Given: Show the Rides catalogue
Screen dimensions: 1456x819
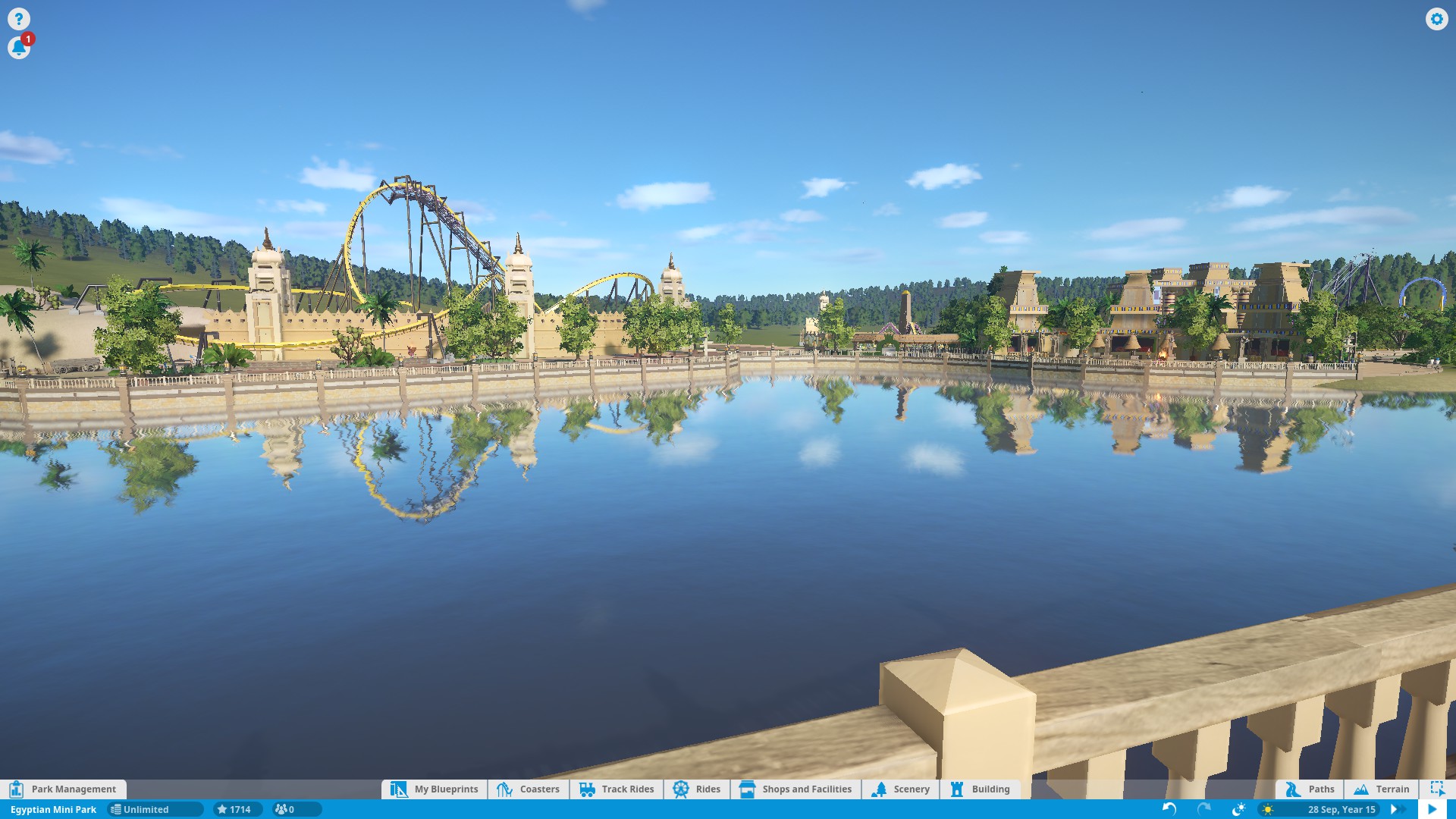Looking at the screenshot, I should [x=697, y=789].
